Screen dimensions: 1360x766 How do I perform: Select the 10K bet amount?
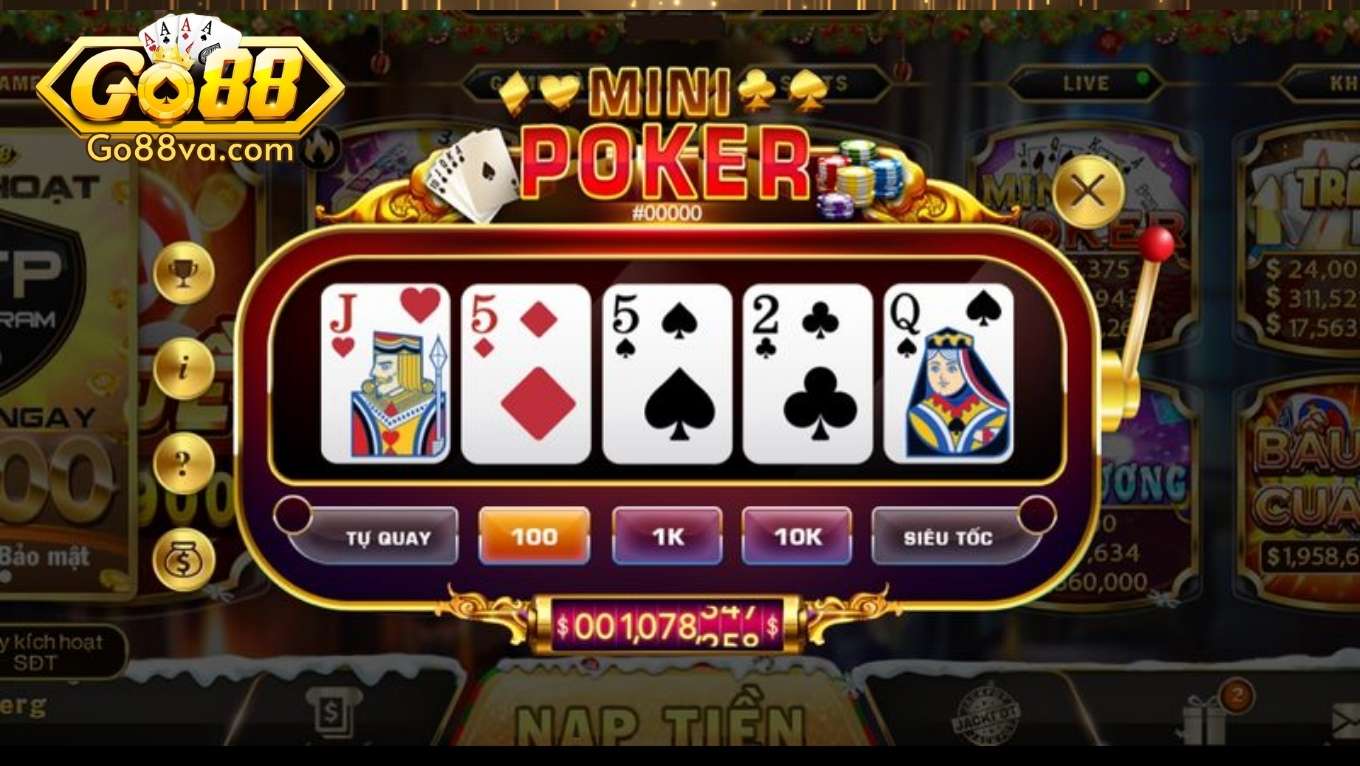[797, 535]
